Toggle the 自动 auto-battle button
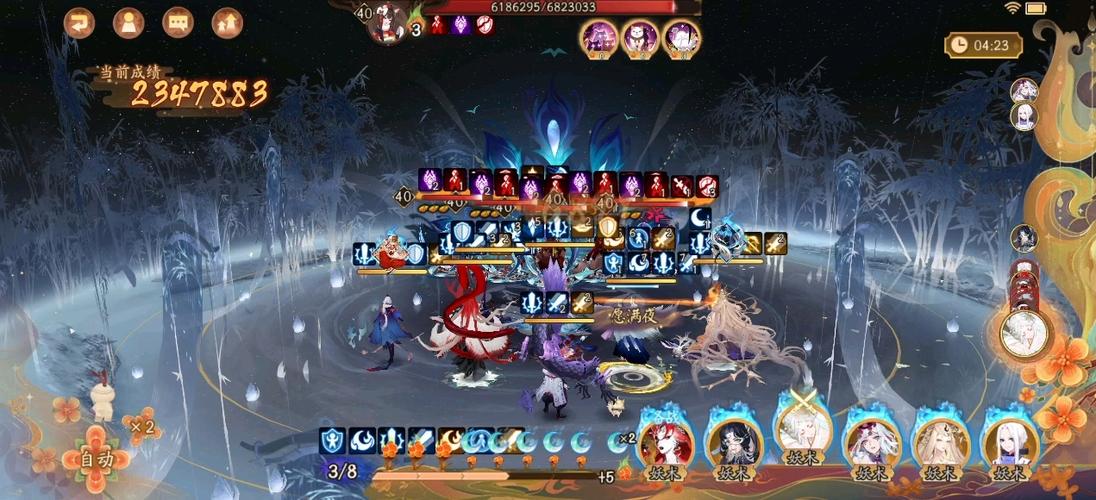Screen dimensions: 1096x500 click(96, 459)
